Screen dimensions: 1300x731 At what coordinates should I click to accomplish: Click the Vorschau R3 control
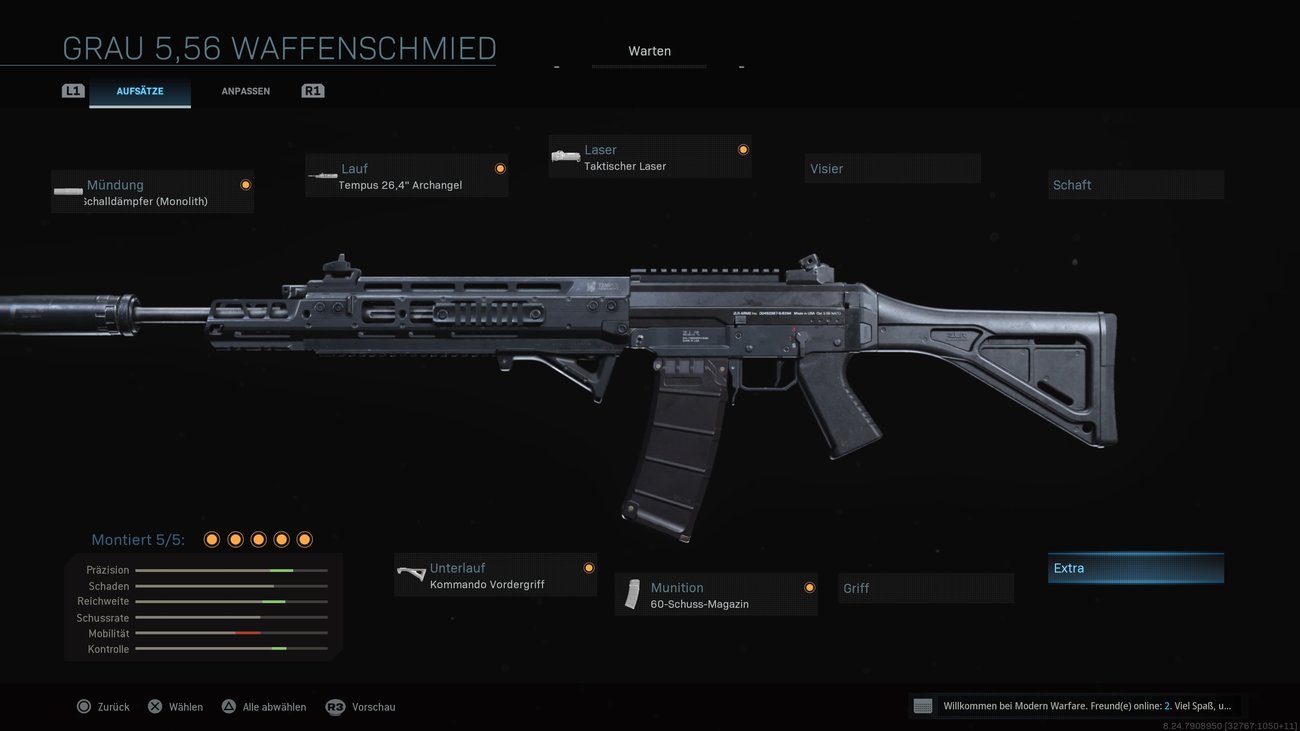point(360,706)
